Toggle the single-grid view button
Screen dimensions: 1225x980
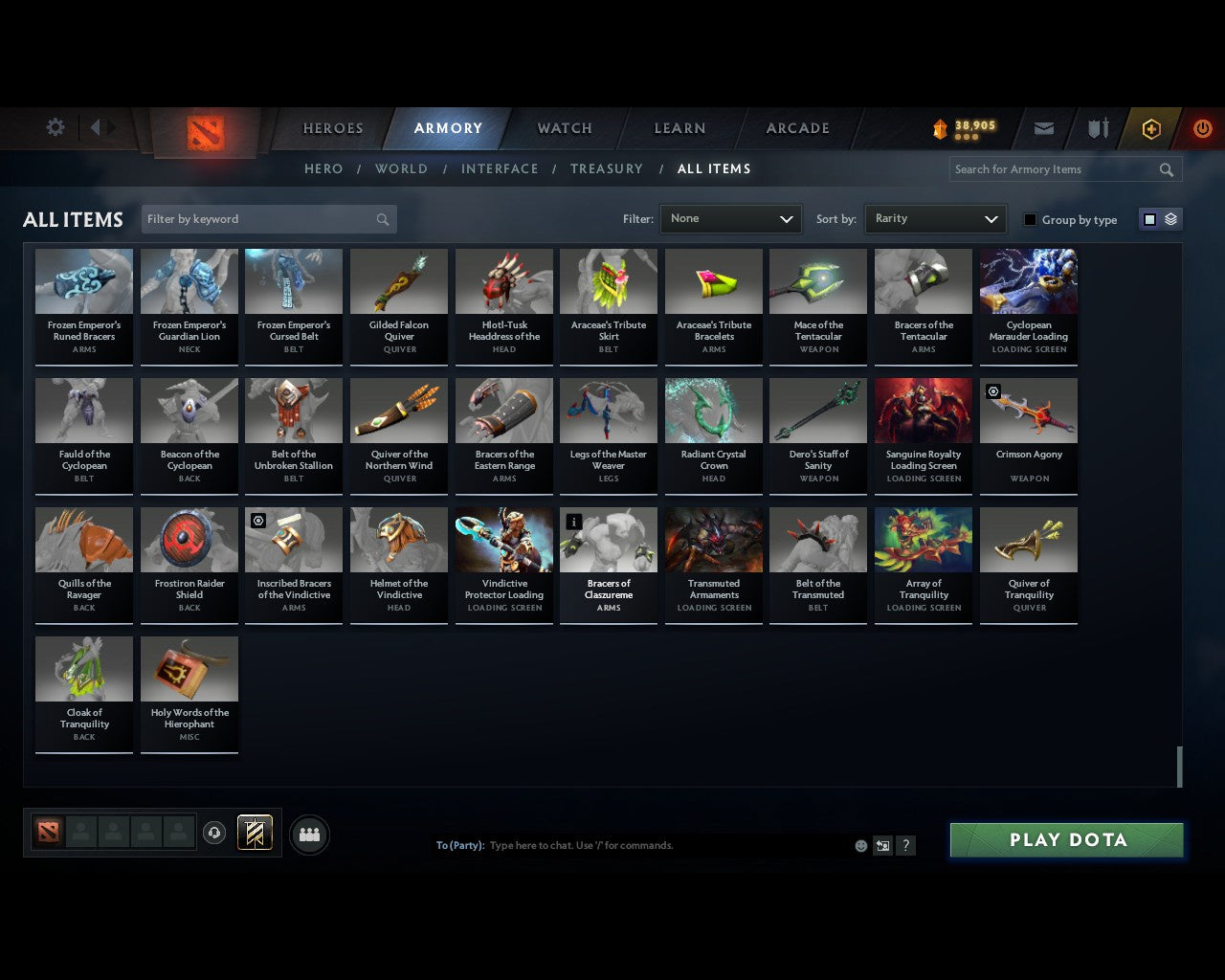click(1148, 218)
